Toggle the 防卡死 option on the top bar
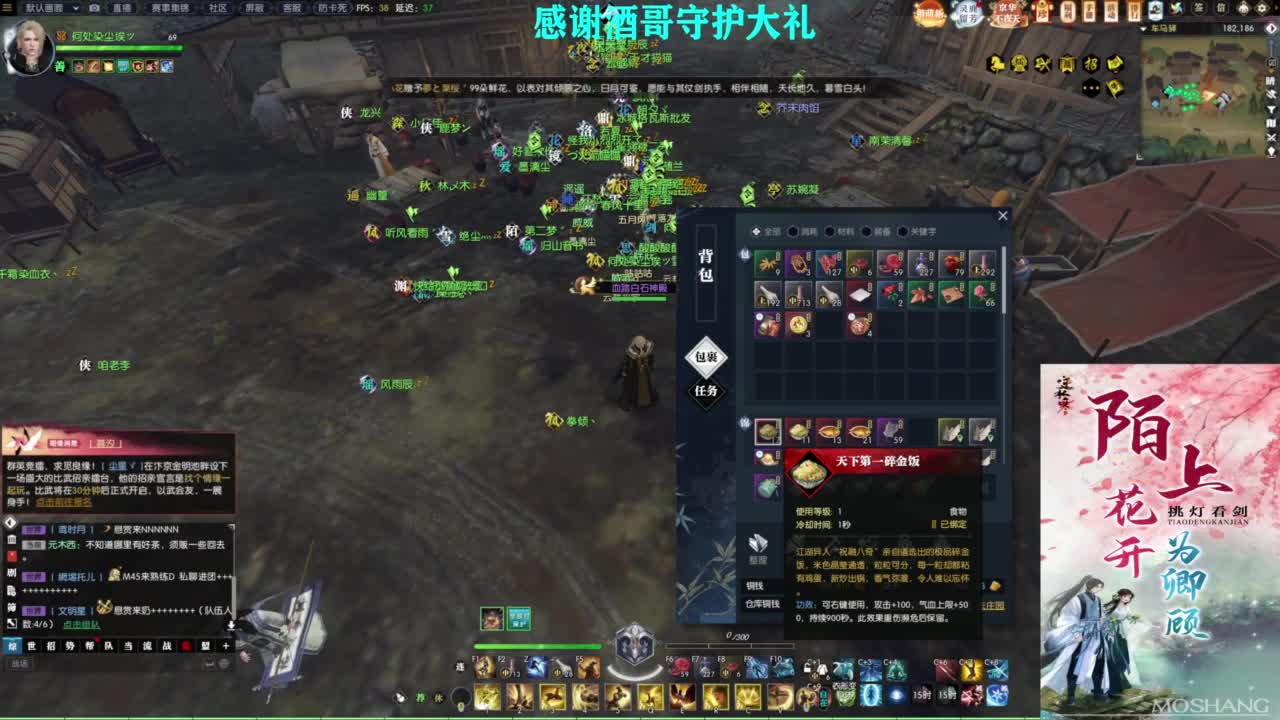This screenshot has width=1280, height=720. pyautogui.click(x=331, y=9)
